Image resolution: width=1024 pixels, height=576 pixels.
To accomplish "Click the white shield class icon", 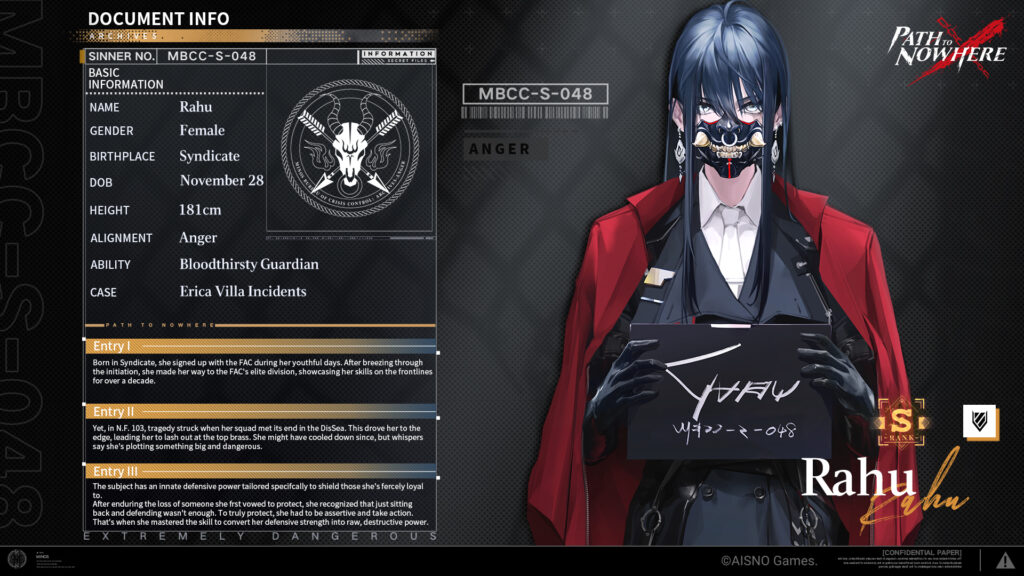I will coord(981,421).
